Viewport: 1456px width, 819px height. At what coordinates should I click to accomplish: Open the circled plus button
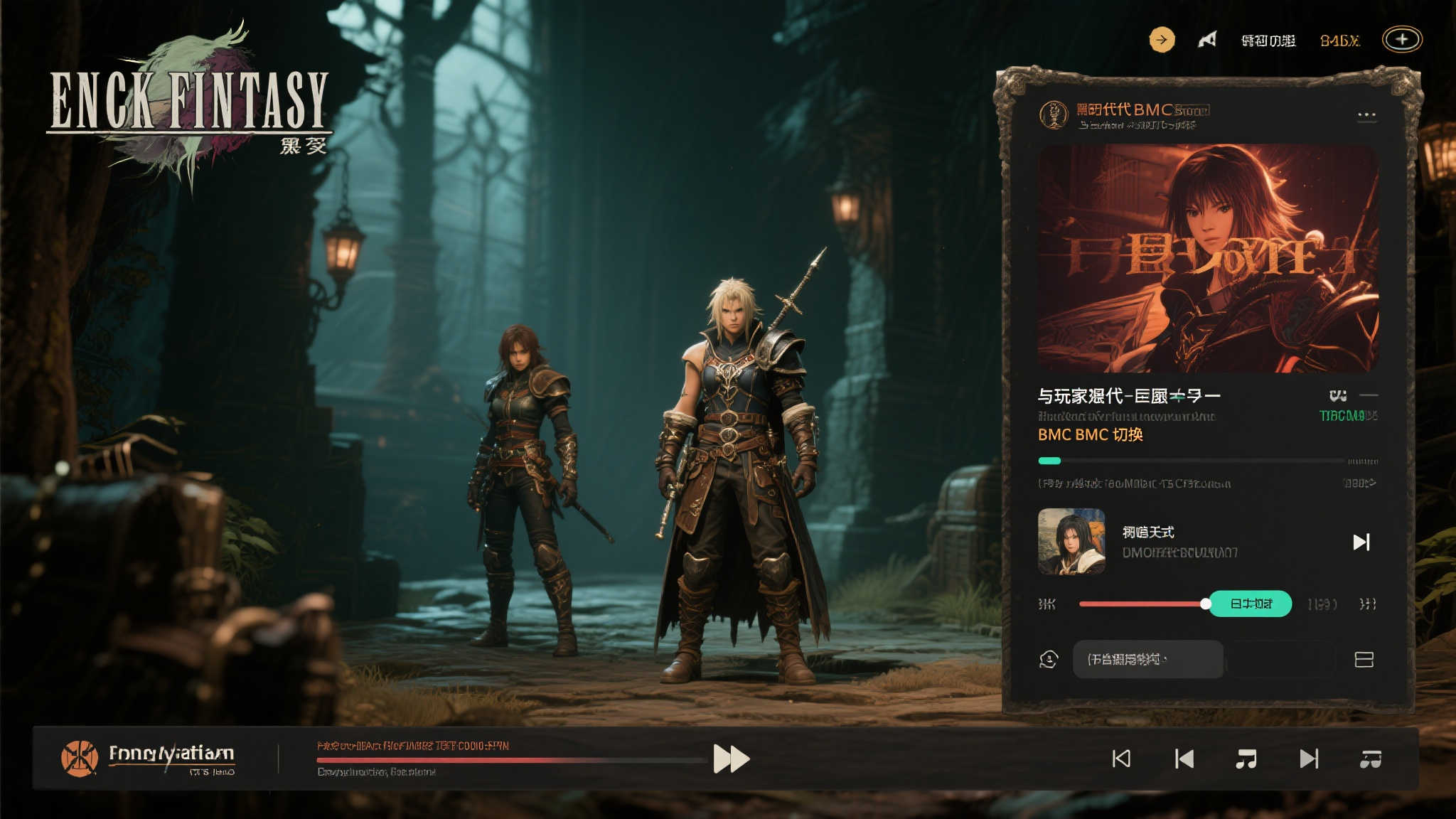coord(1402,40)
